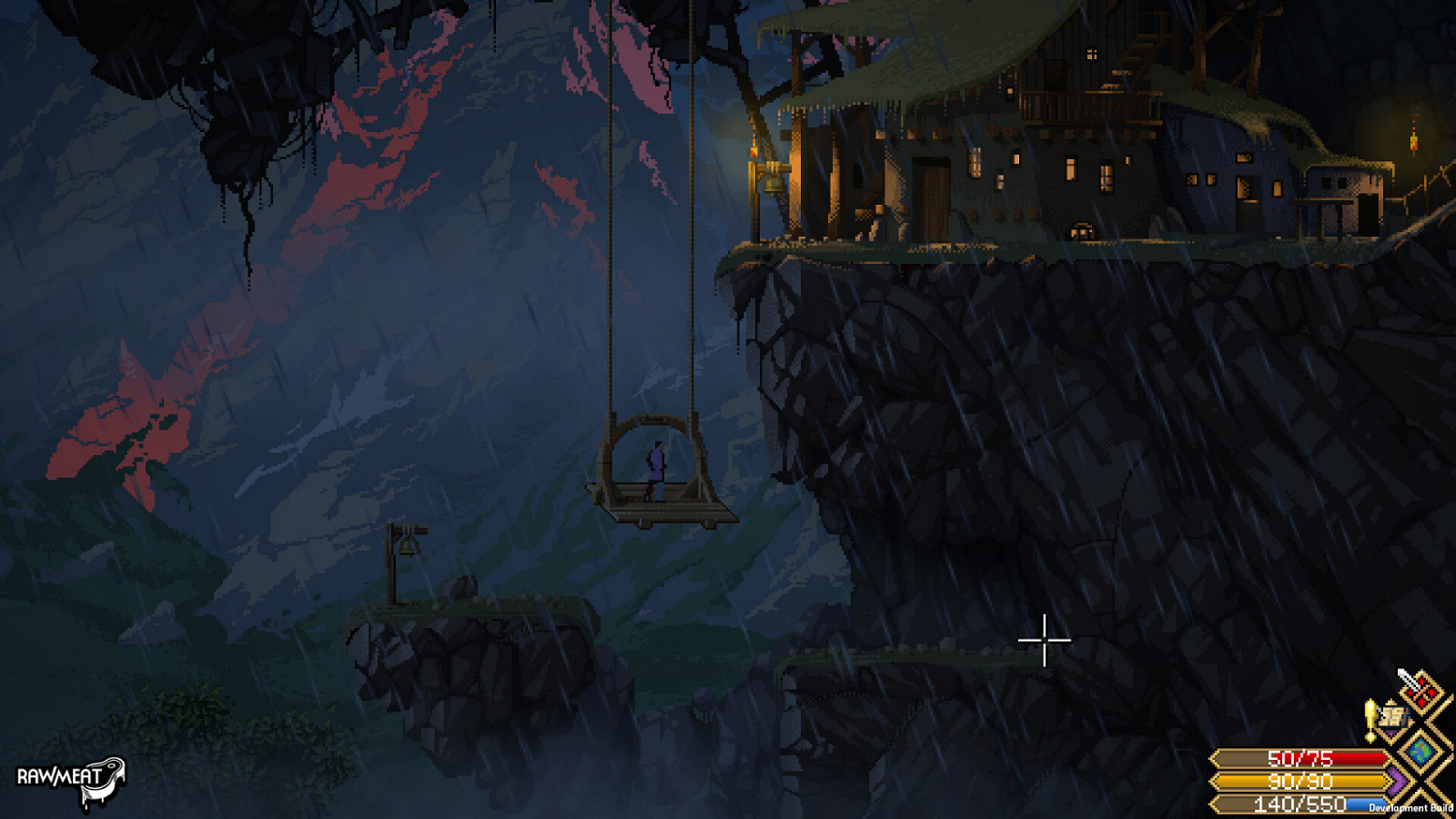Viewport: 1456px width, 819px height.
Task: Select the character riding the elevator platform
Action: click(x=656, y=468)
